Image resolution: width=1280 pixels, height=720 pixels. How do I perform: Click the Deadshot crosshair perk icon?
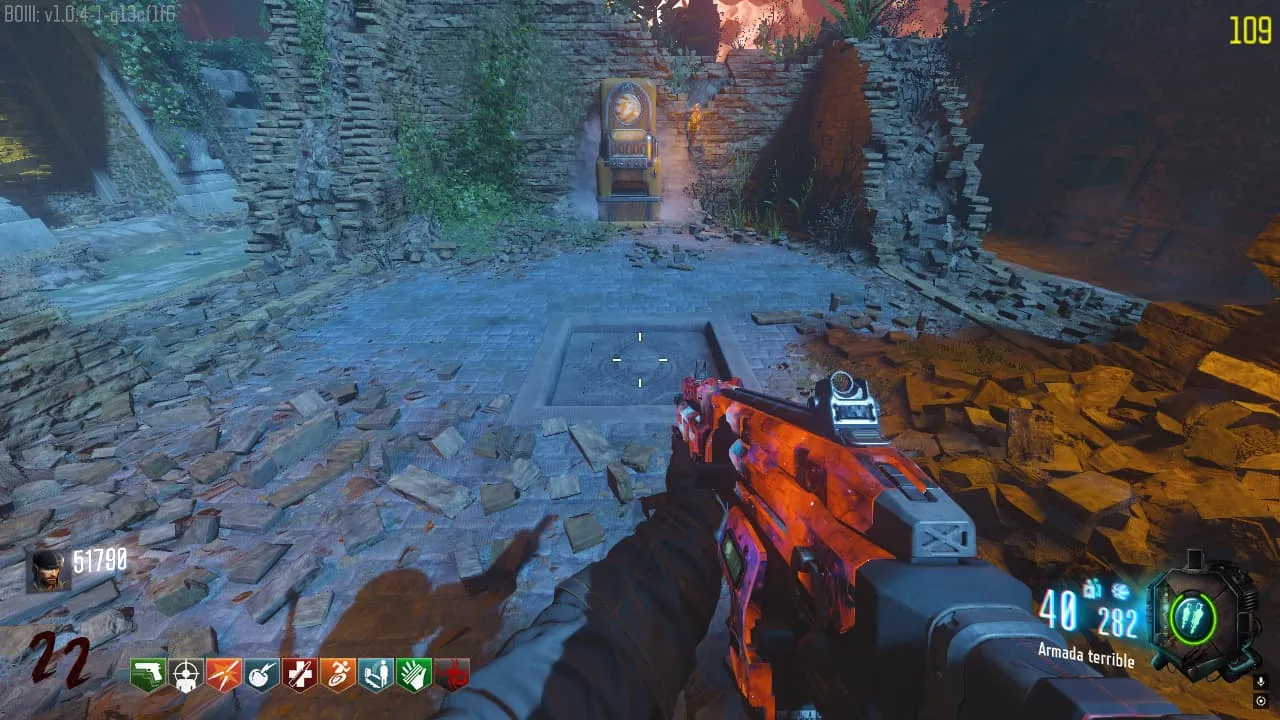click(x=186, y=675)
